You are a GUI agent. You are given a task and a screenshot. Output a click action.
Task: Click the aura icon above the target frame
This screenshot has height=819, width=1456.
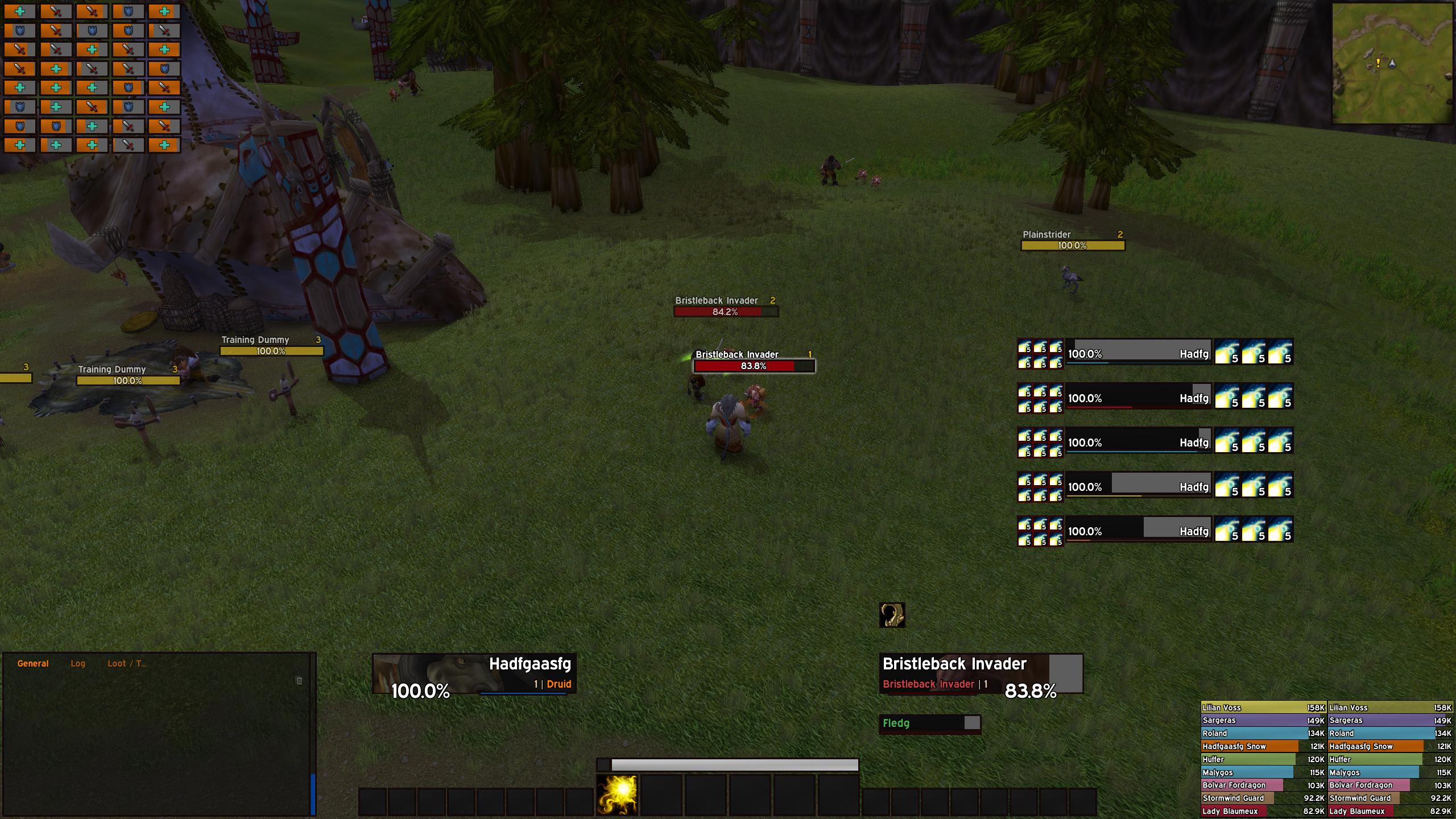[892, 615]
